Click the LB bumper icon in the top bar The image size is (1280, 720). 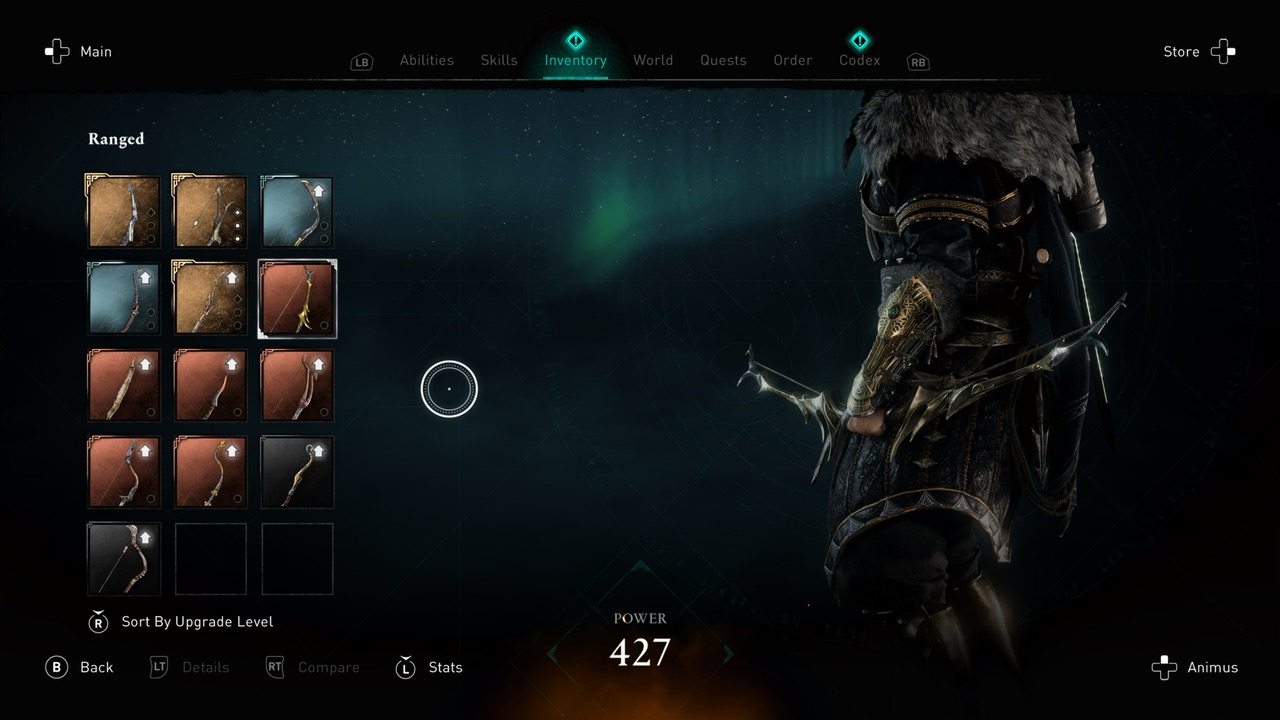[362, 61]
